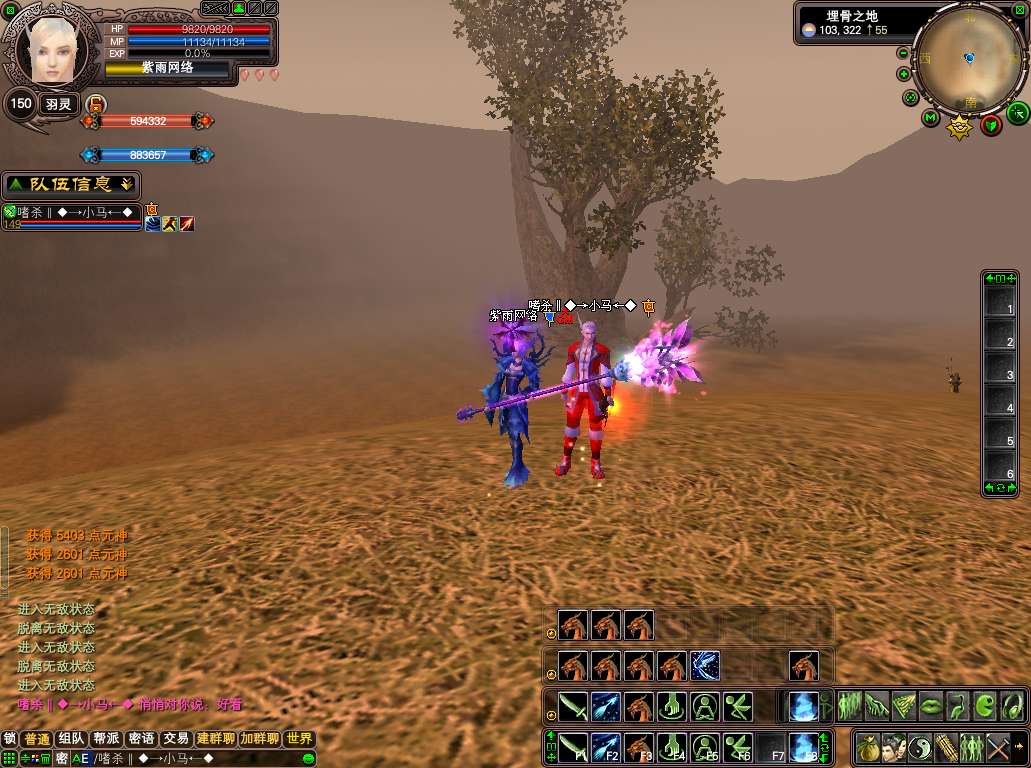Click the player portrait at top left
The width and height of the screenshot is (1031, 768).
pos(50,49)
